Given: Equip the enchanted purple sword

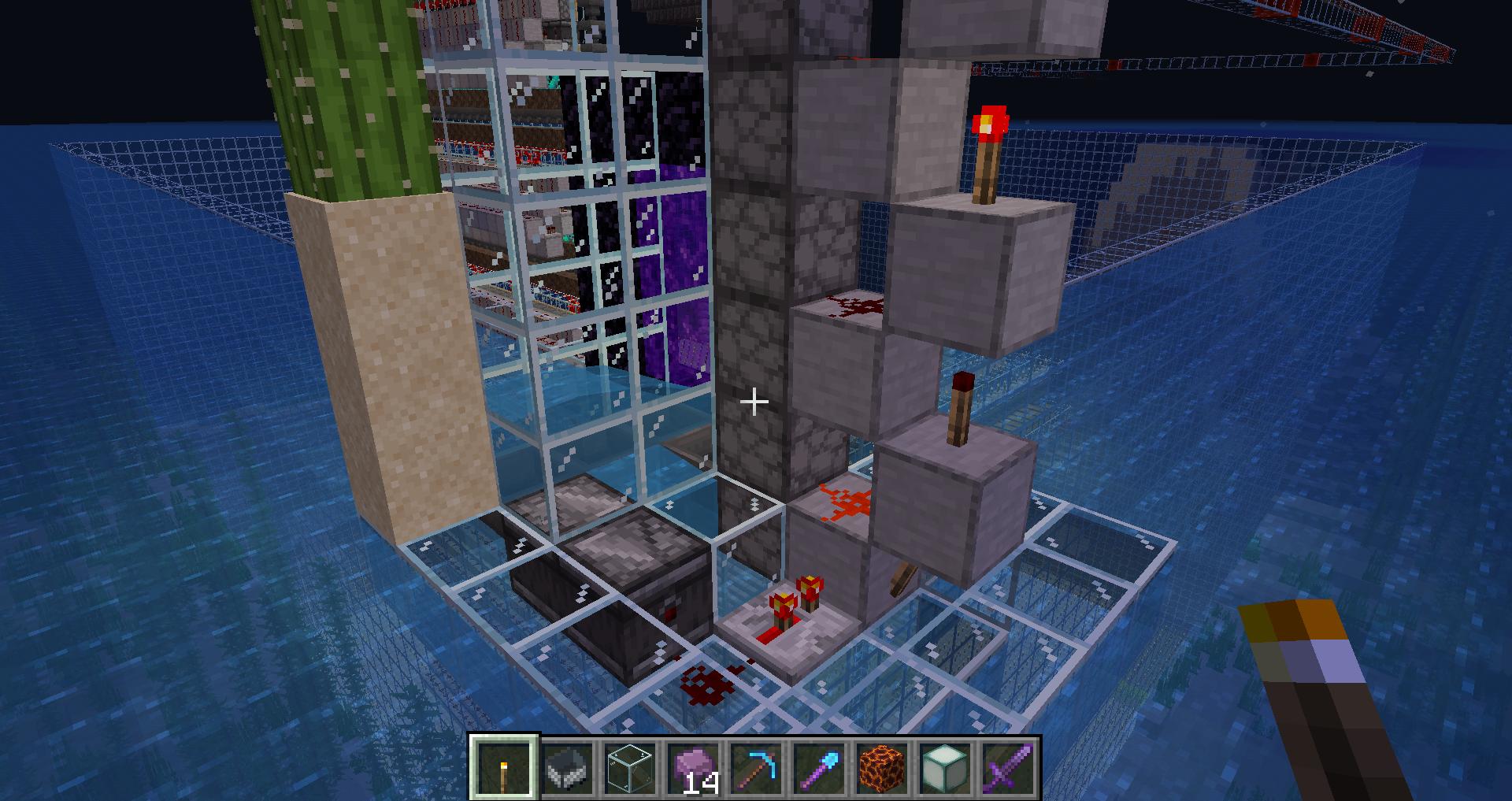Looking at the screenshot, I should [1008, 767].
